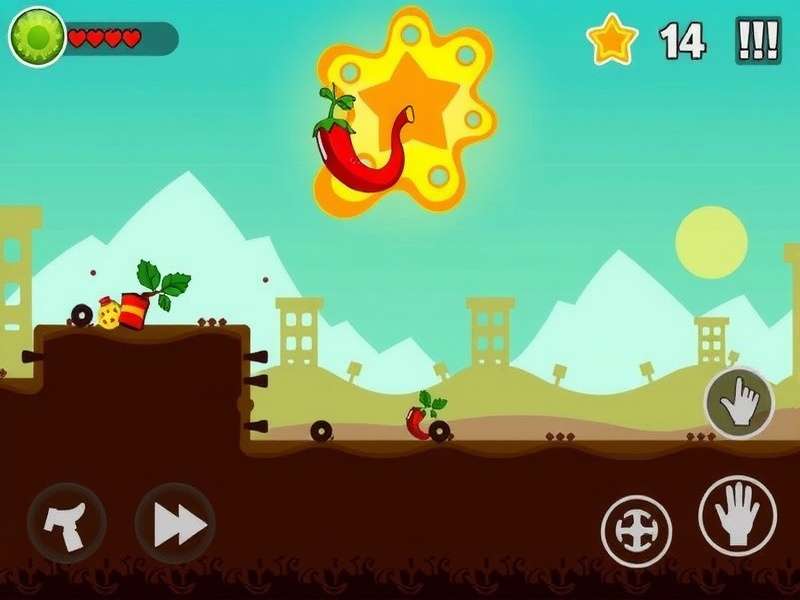Tap the open palm hand button
800x600 pixels.
(738, 516)
